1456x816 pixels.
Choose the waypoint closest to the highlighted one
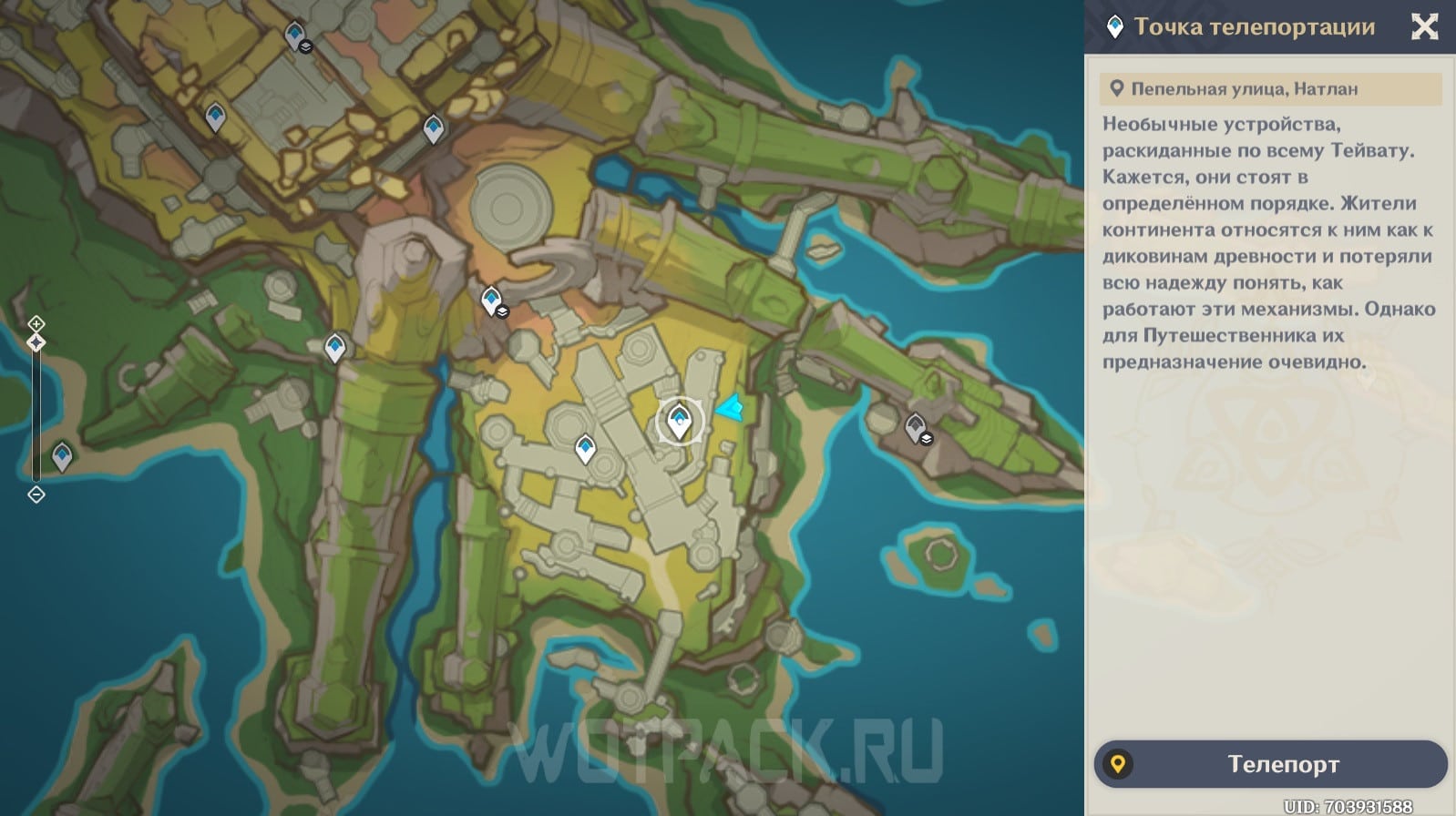(585, 448)
